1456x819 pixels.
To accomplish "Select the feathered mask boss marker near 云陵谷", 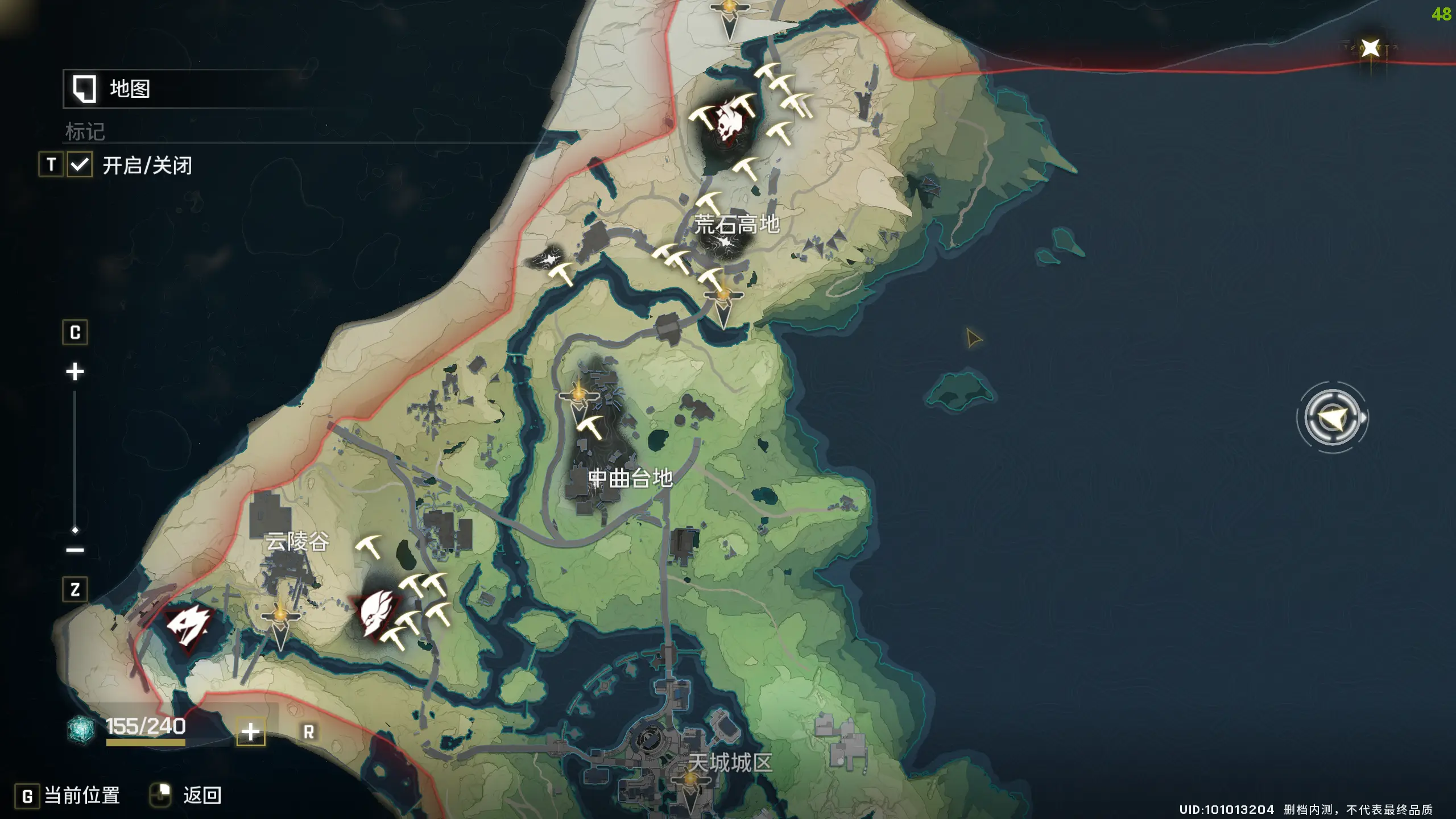I will coord(377,614).
